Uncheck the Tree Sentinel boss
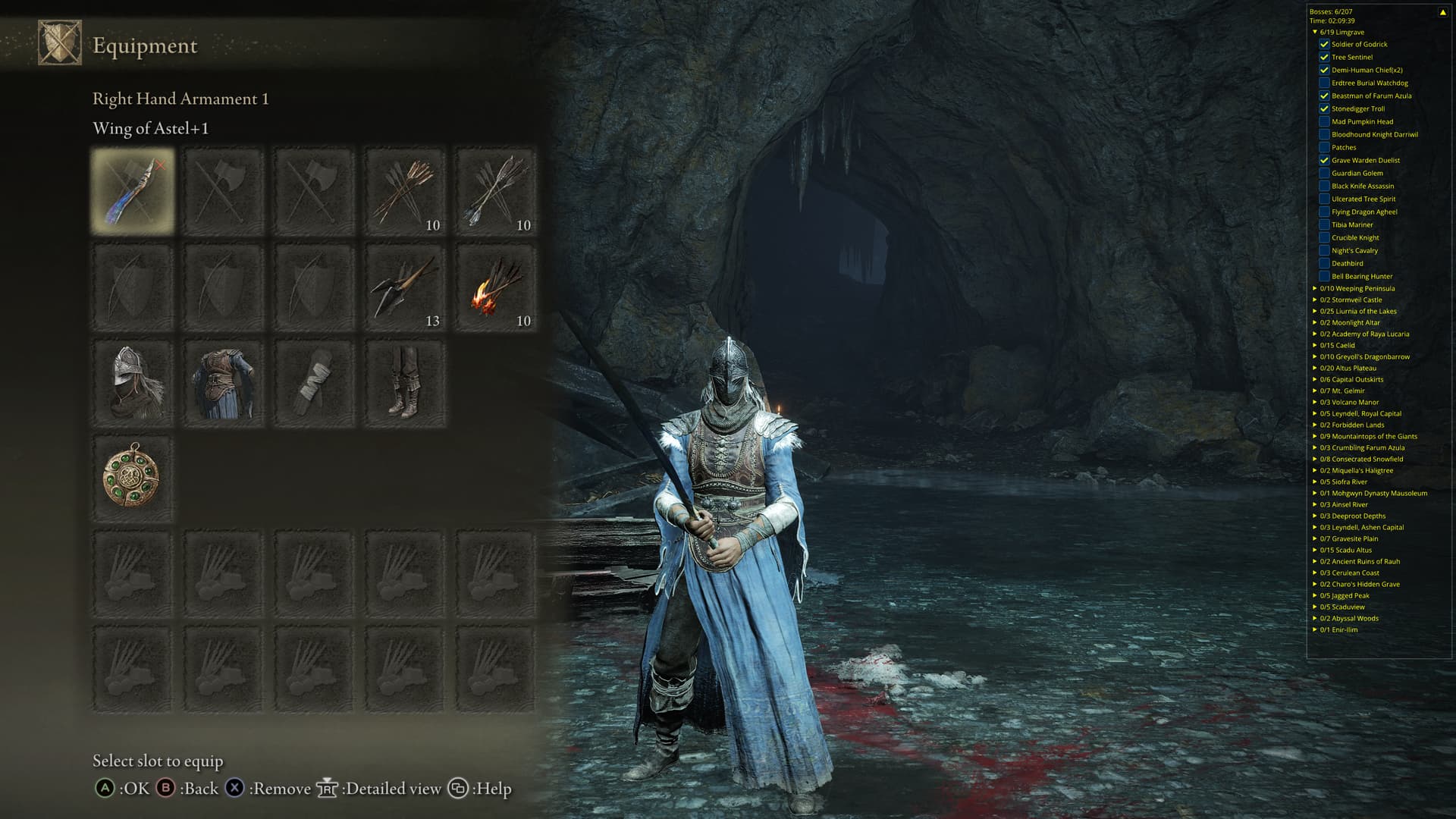This screenshot has height=819, width=1456. tap(1324, 57)
